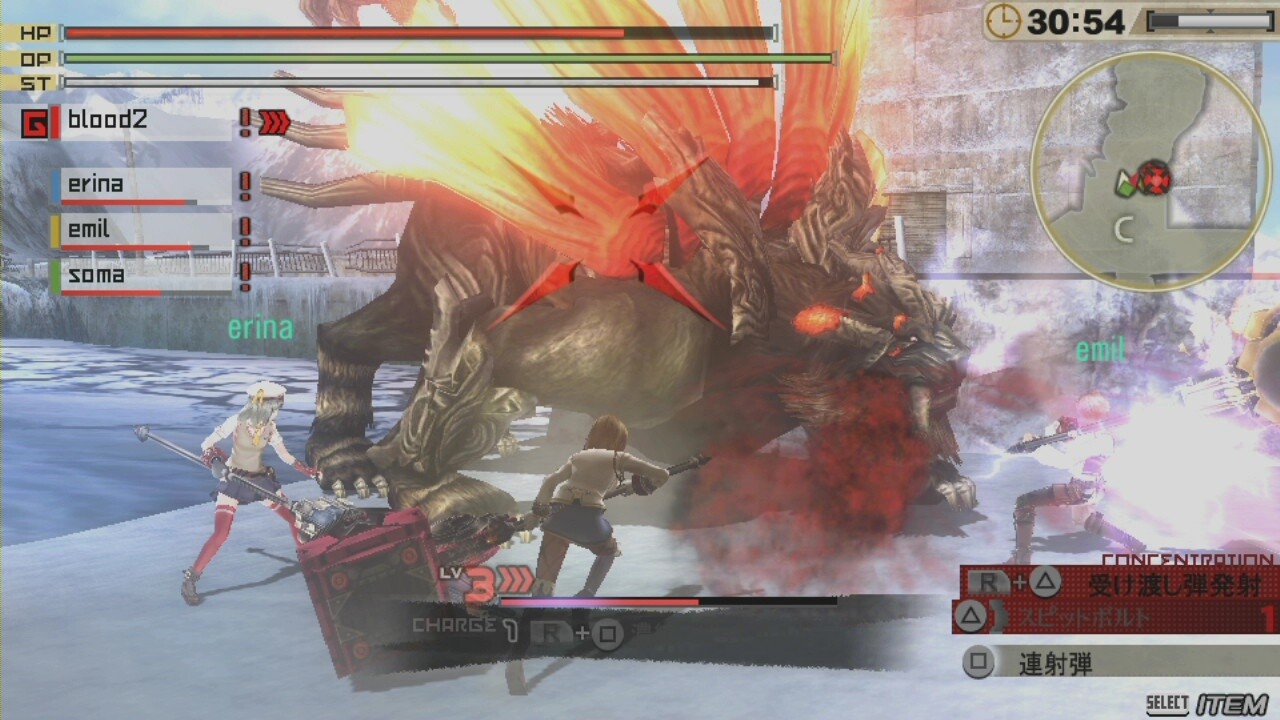Select the green player arrow on the minimap

[x=1124, y=185]
